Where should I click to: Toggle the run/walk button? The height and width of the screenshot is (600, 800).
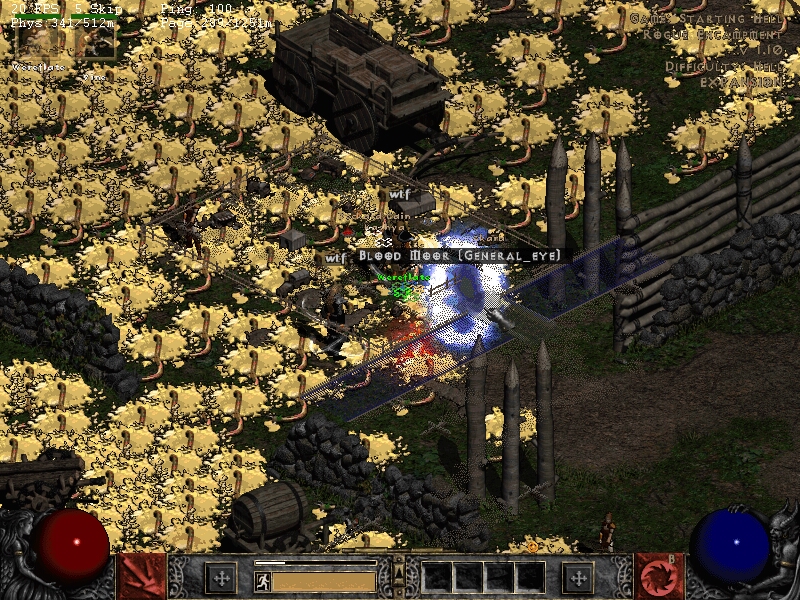(262, 579)
